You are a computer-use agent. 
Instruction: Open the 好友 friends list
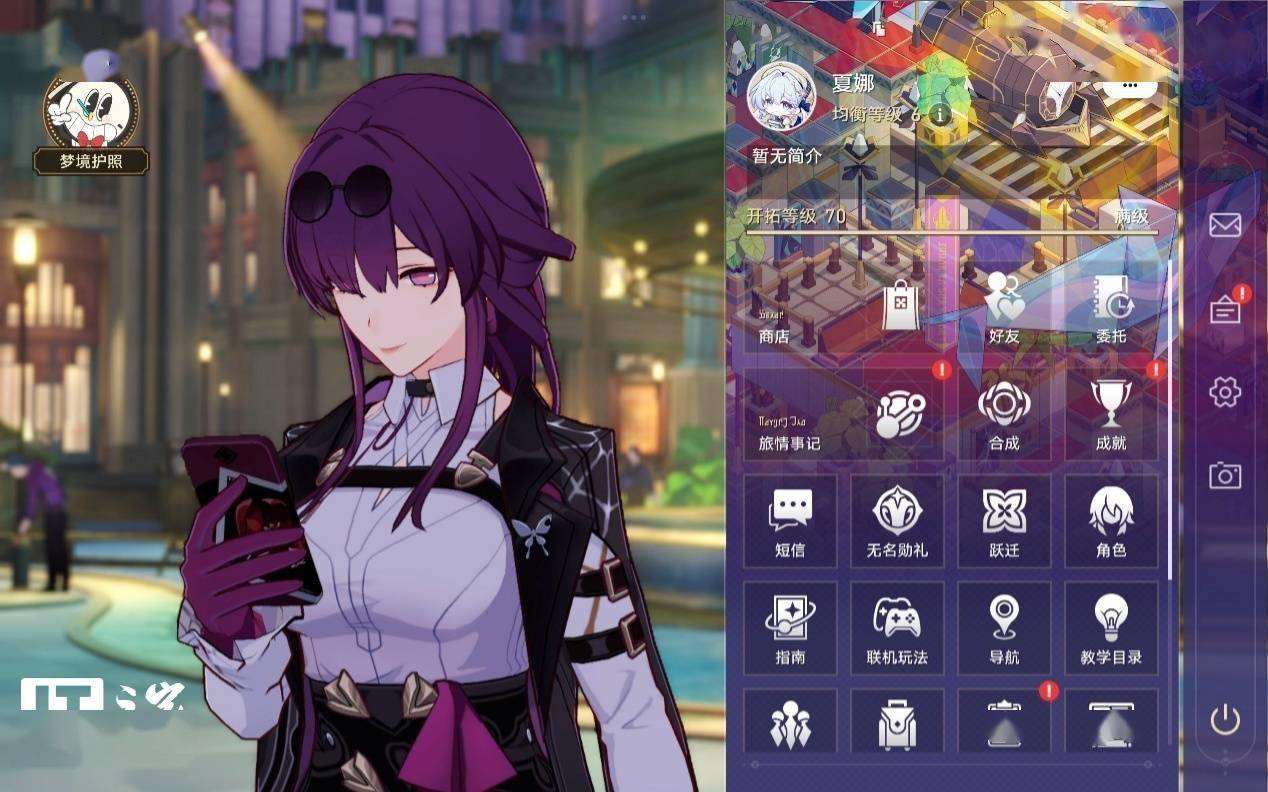tap(1003, 310)
